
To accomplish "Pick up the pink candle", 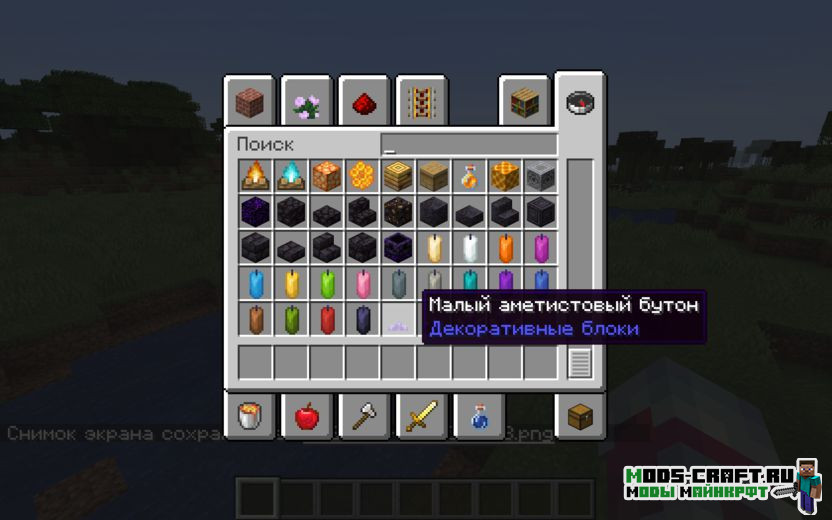I will pos(362,284).
